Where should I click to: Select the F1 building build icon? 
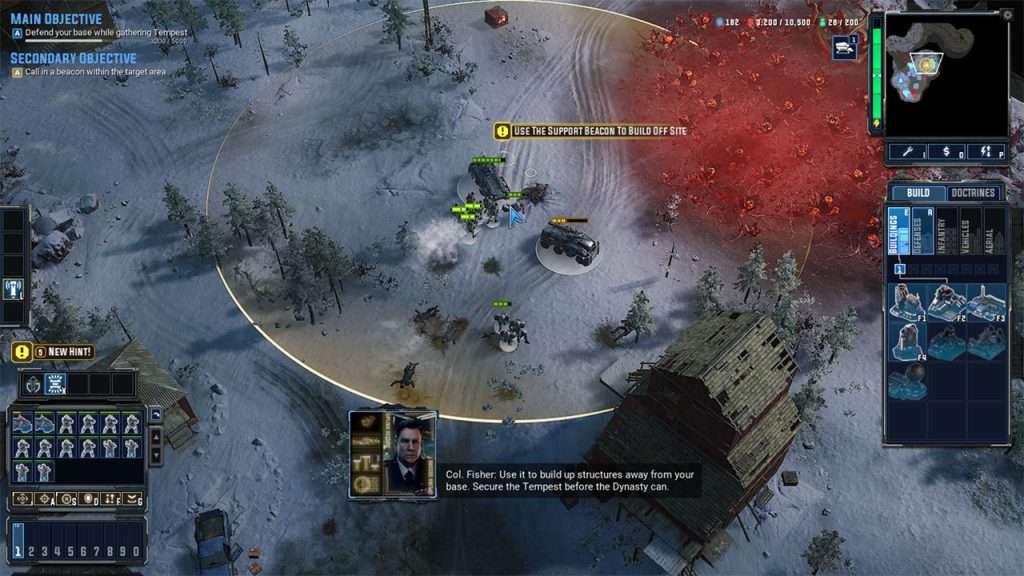click(x=906, y=301)
